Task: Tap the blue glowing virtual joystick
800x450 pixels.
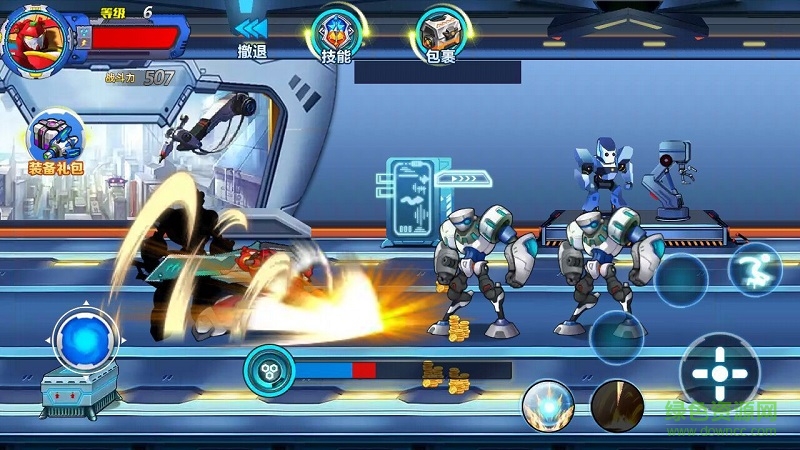Action: pos(85,339)
